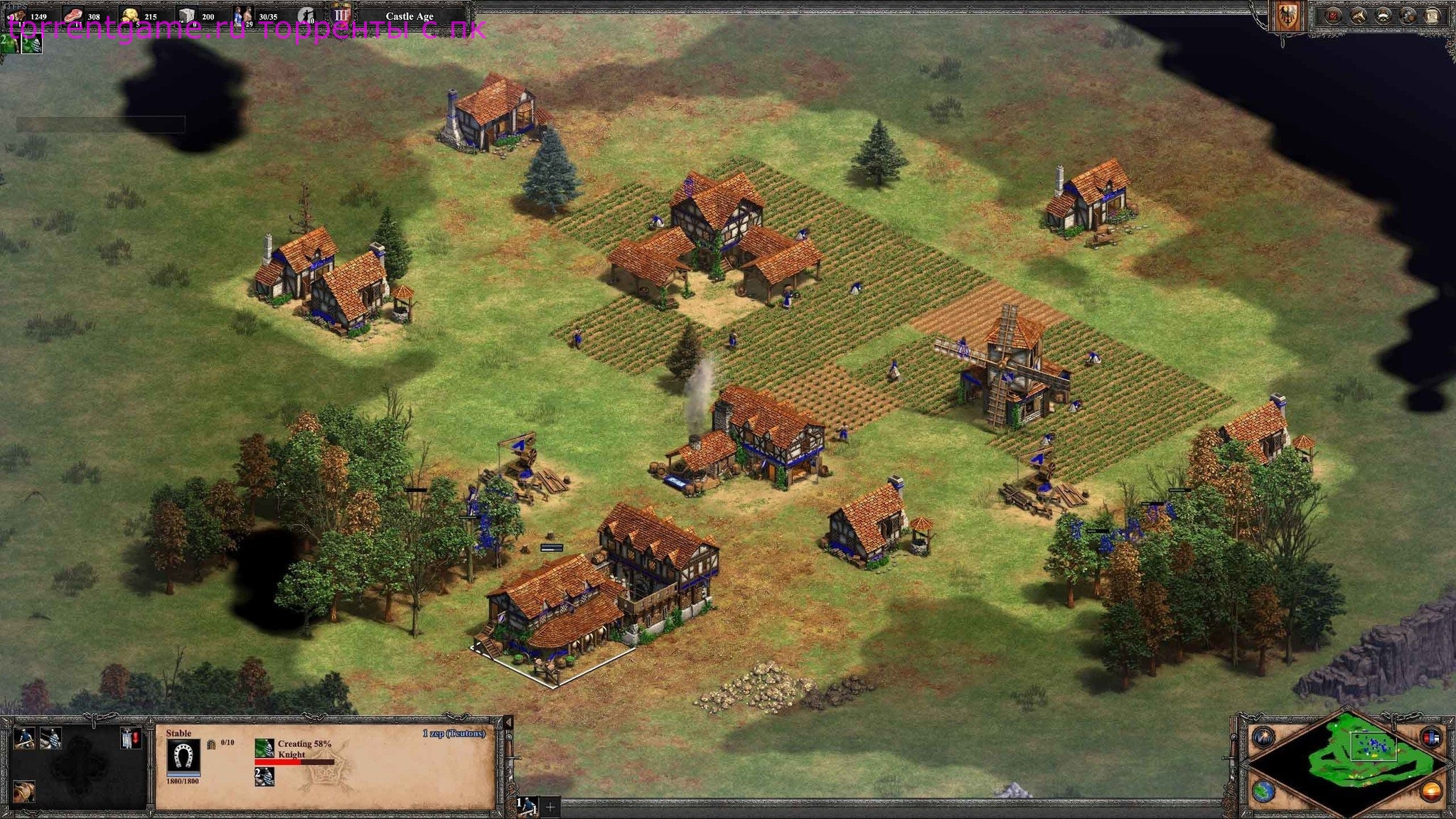Click the banner with red arrow icon

[129, 738]
